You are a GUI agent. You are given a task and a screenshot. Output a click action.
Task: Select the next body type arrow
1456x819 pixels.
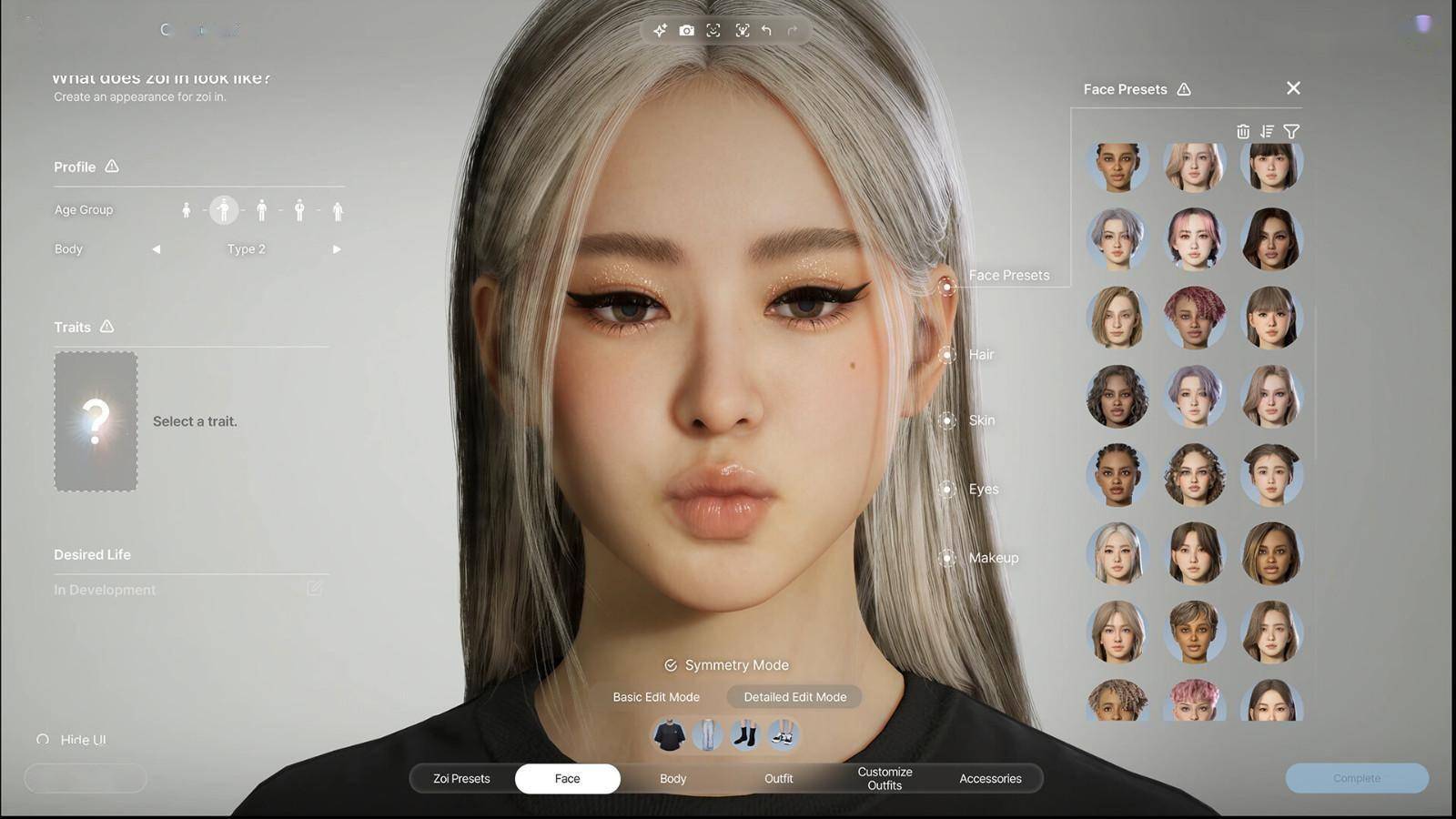337,249
